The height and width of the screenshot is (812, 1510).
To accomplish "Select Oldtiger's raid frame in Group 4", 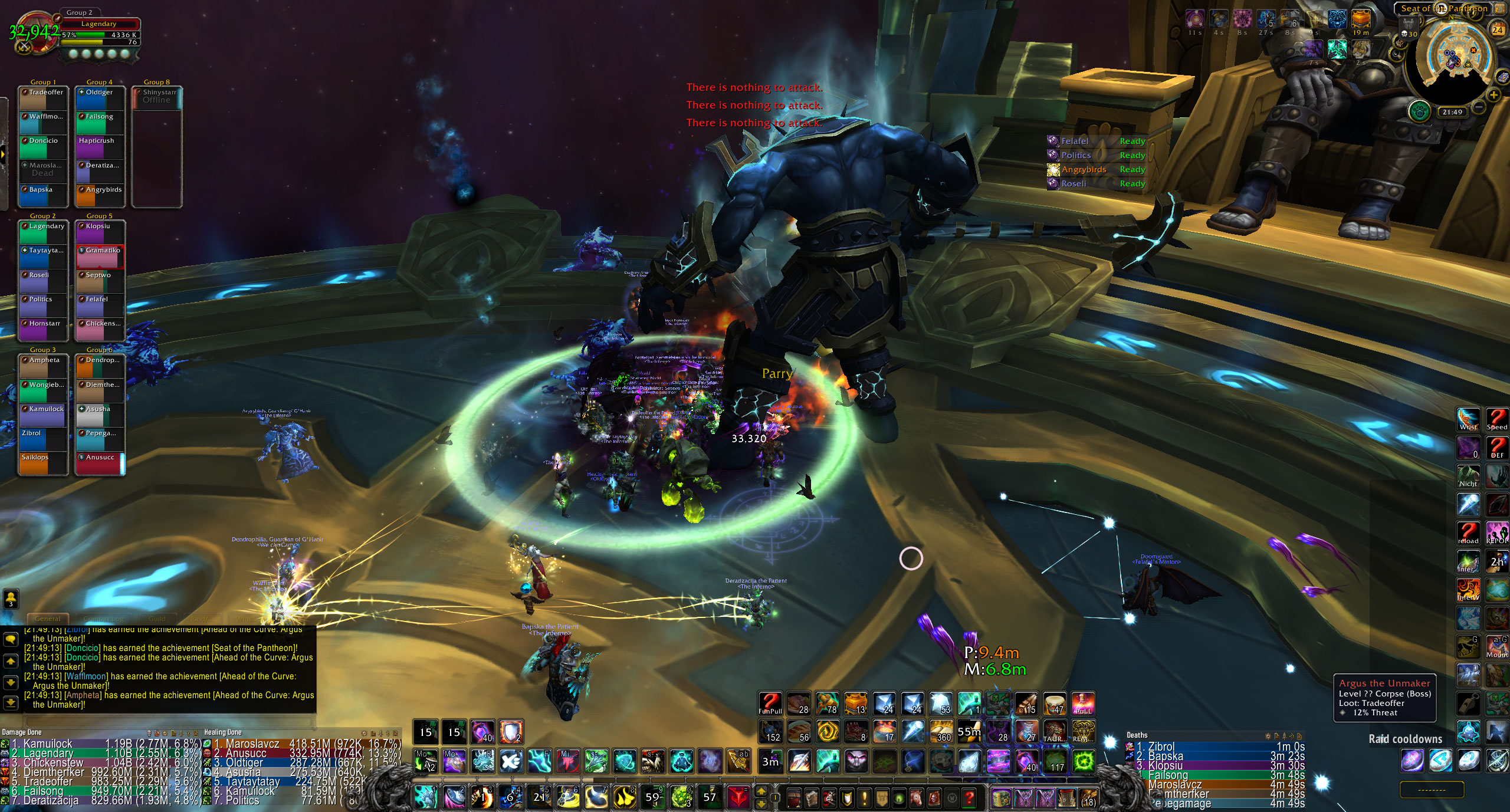I will 100,99.
